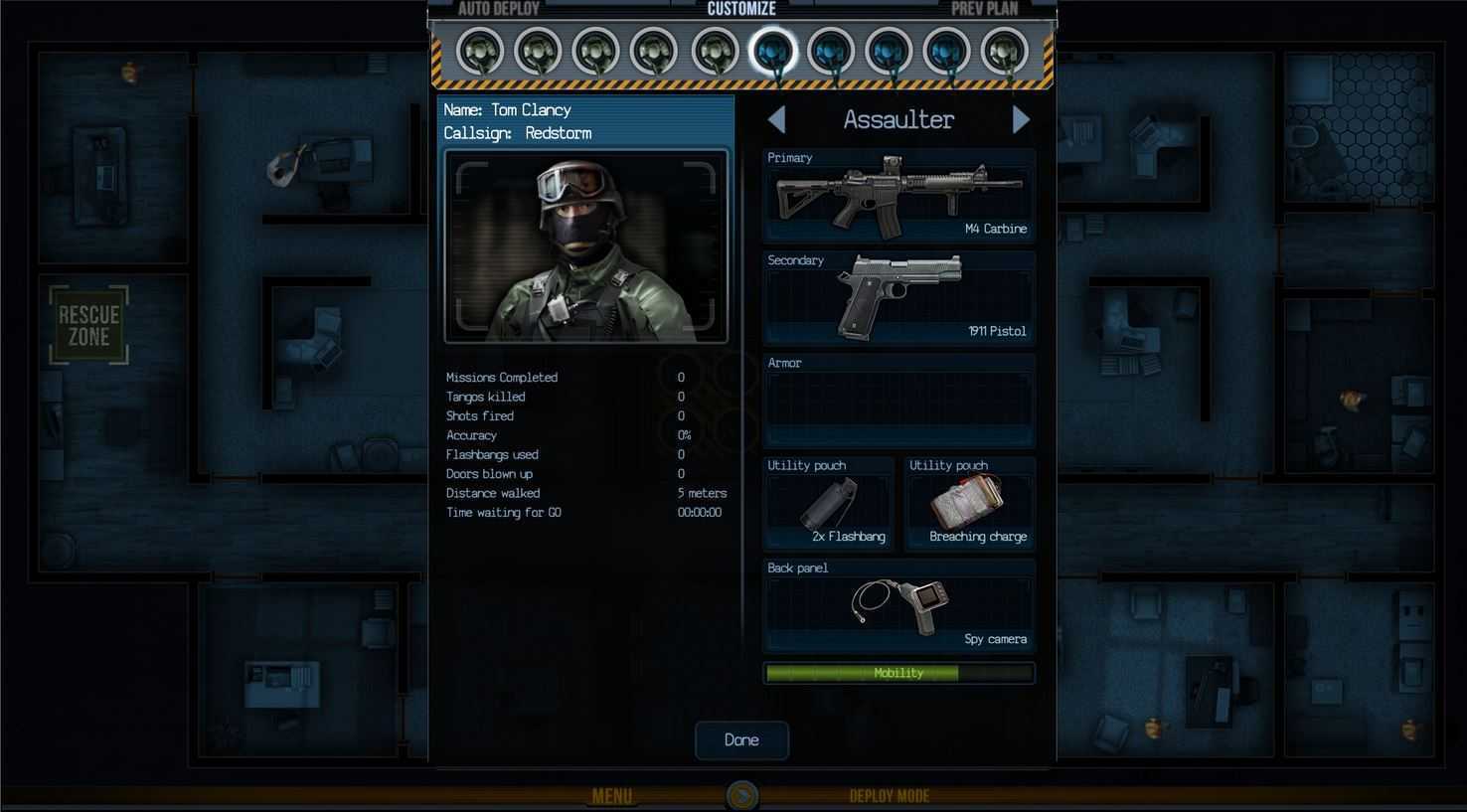Switch to the next class with right arrow
This screenshot has height=812, width=1467.
click(x=1021, y=120)
